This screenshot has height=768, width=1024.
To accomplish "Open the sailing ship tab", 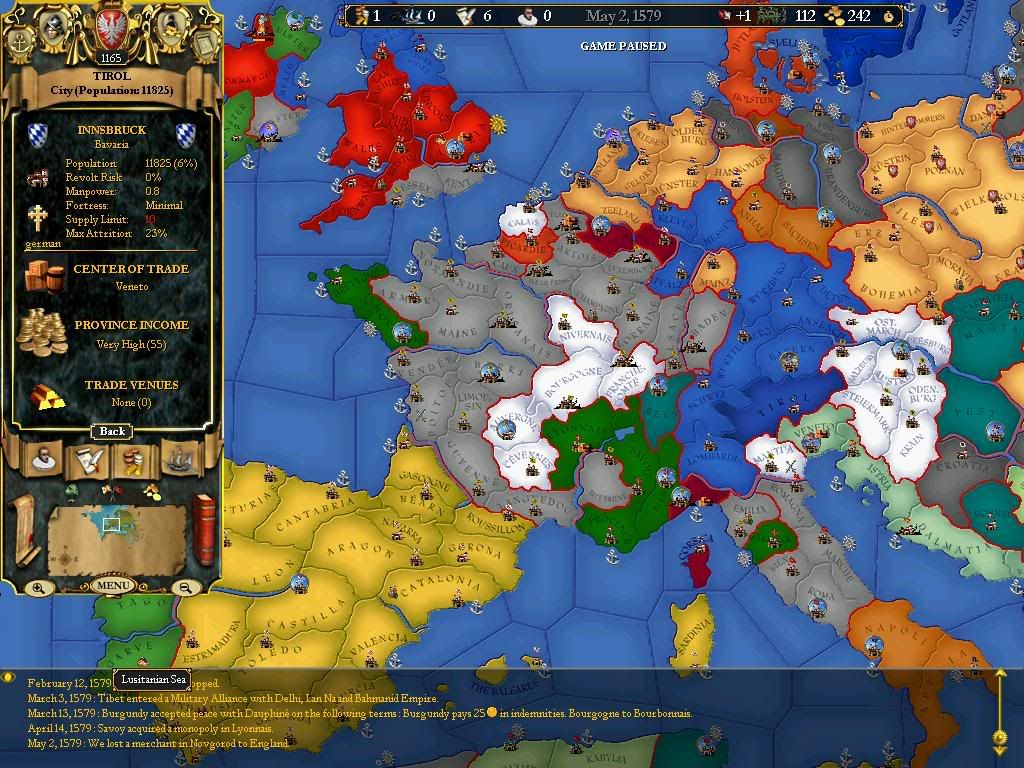I will 178,460.
